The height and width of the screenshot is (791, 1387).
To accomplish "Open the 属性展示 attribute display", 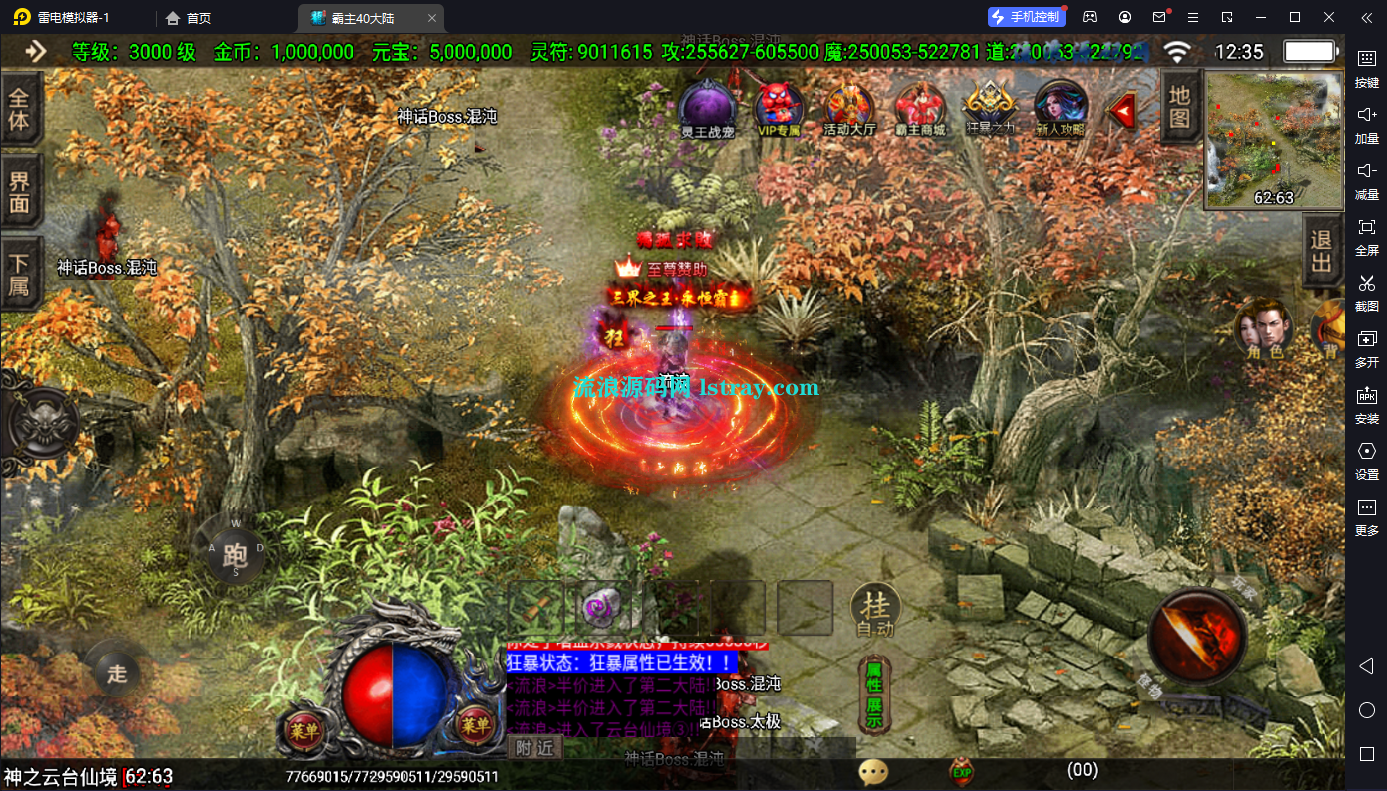I will tap(873, 693).
